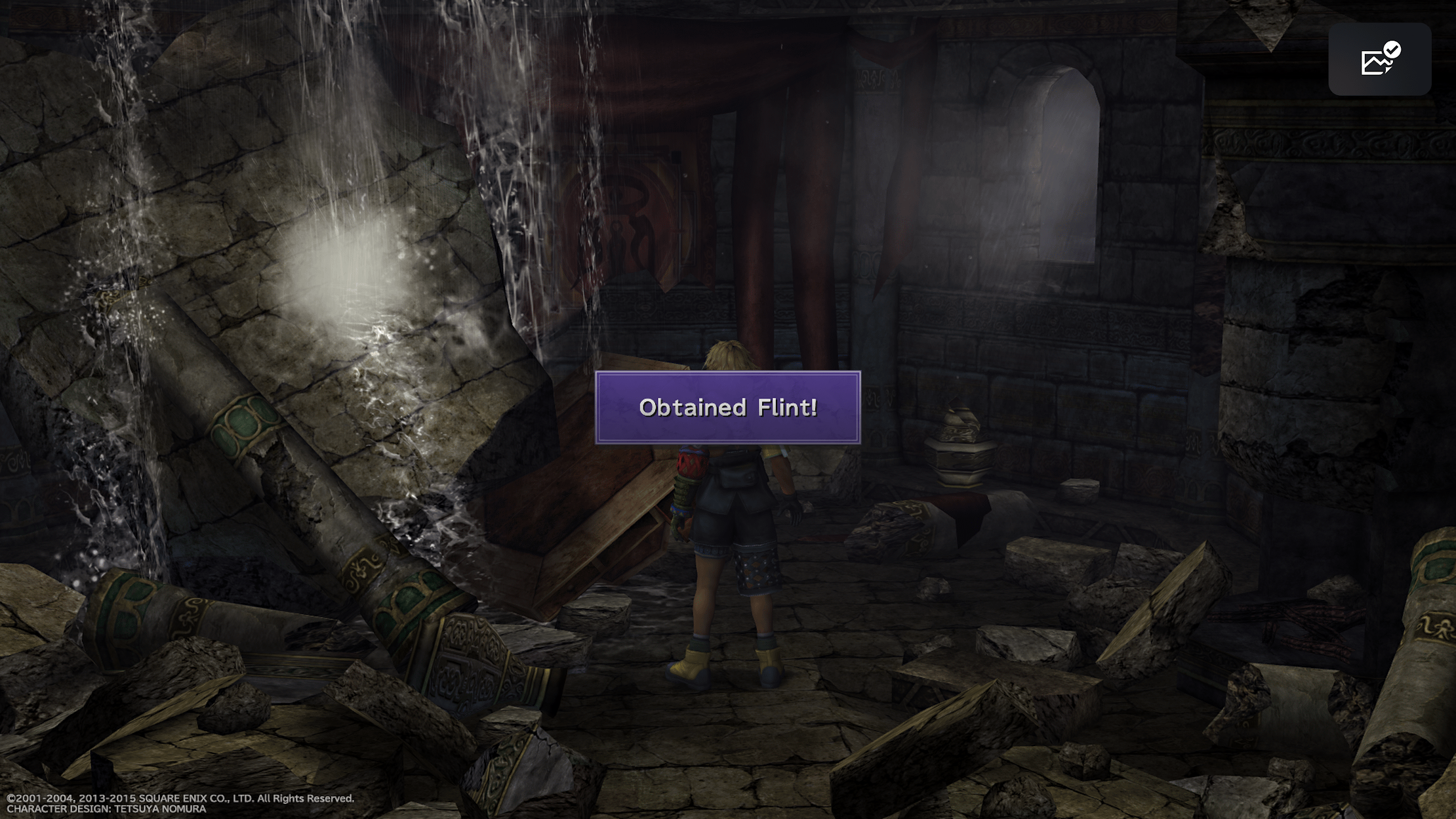Click the Tetsuya Nomura character design credit
This screenshot has width=1456, height=819.
106,810
